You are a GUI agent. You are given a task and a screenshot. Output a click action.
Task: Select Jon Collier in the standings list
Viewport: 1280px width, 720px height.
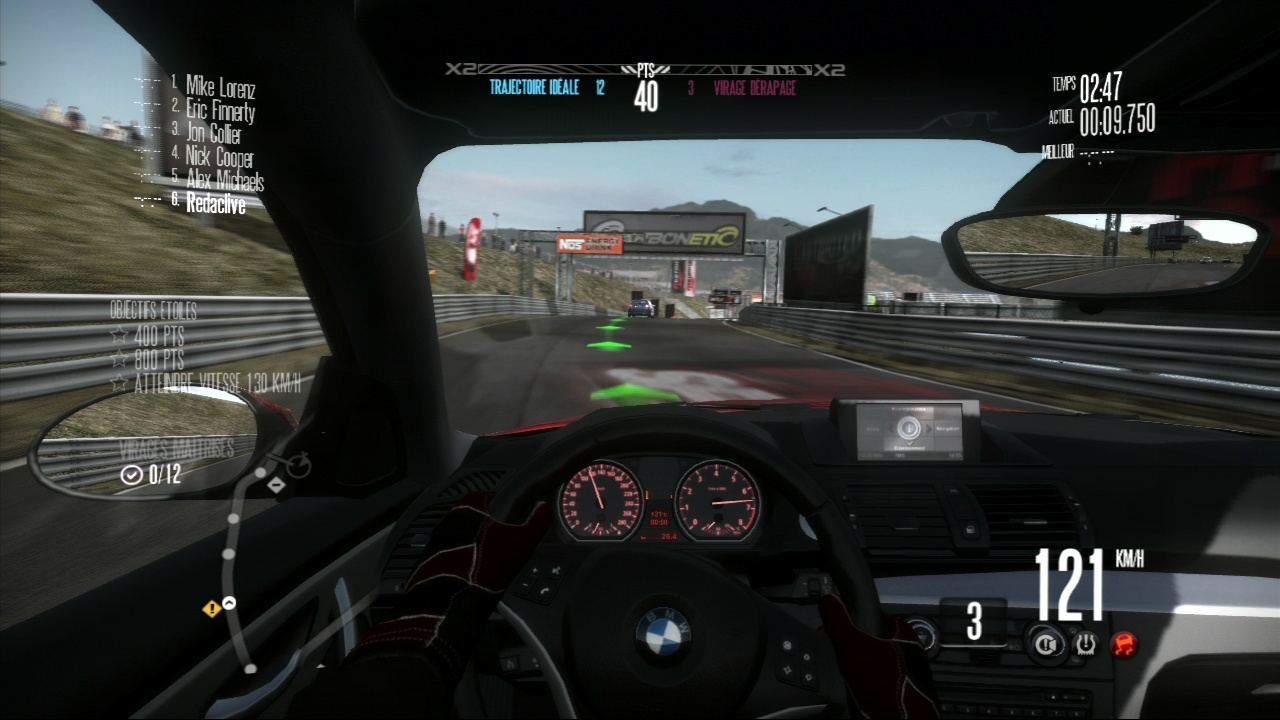[x=213, y=134]
